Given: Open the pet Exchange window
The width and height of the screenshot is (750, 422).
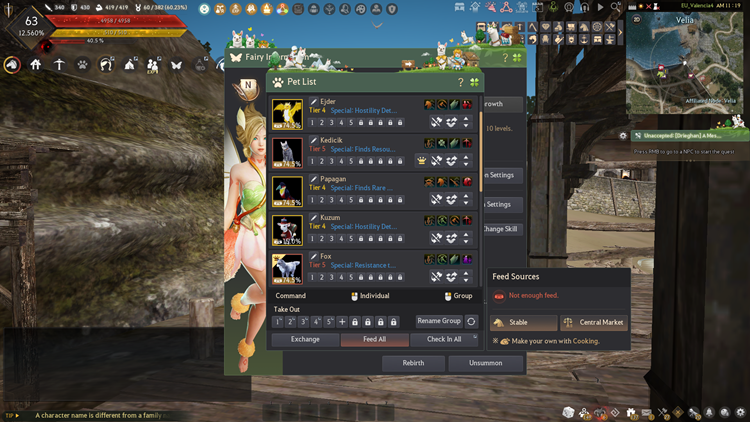Looking at the screenshot, I should 305,339.
